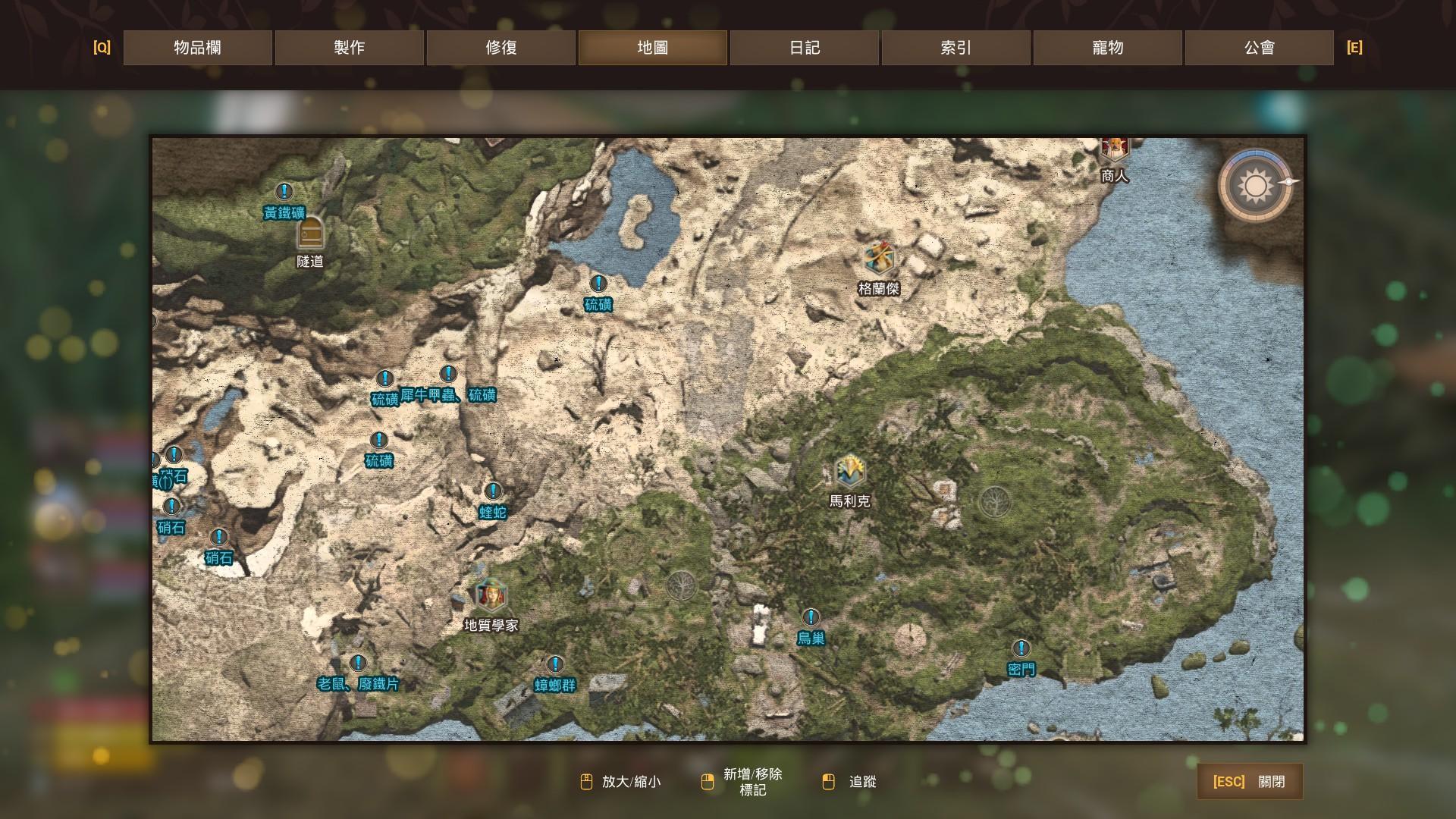Click the 蟑螂群 cockroach swarm marker
Image resolution: width=1456 pixels, height=819 pixels.
(x=555, y=665)
